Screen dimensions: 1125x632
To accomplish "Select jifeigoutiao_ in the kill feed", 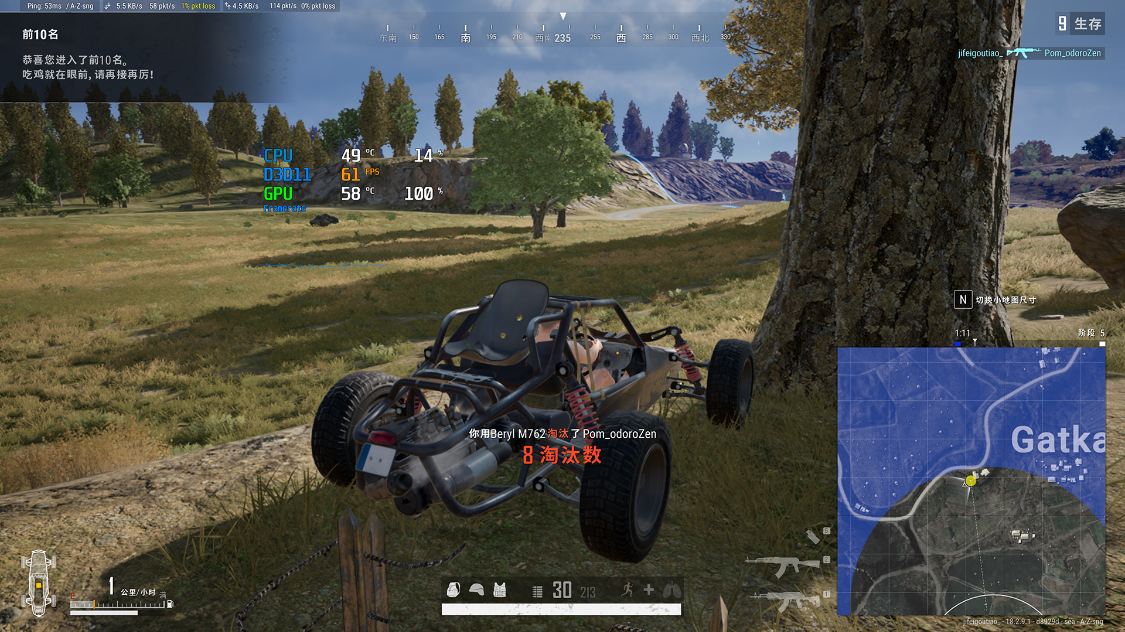I will point(979,53).
